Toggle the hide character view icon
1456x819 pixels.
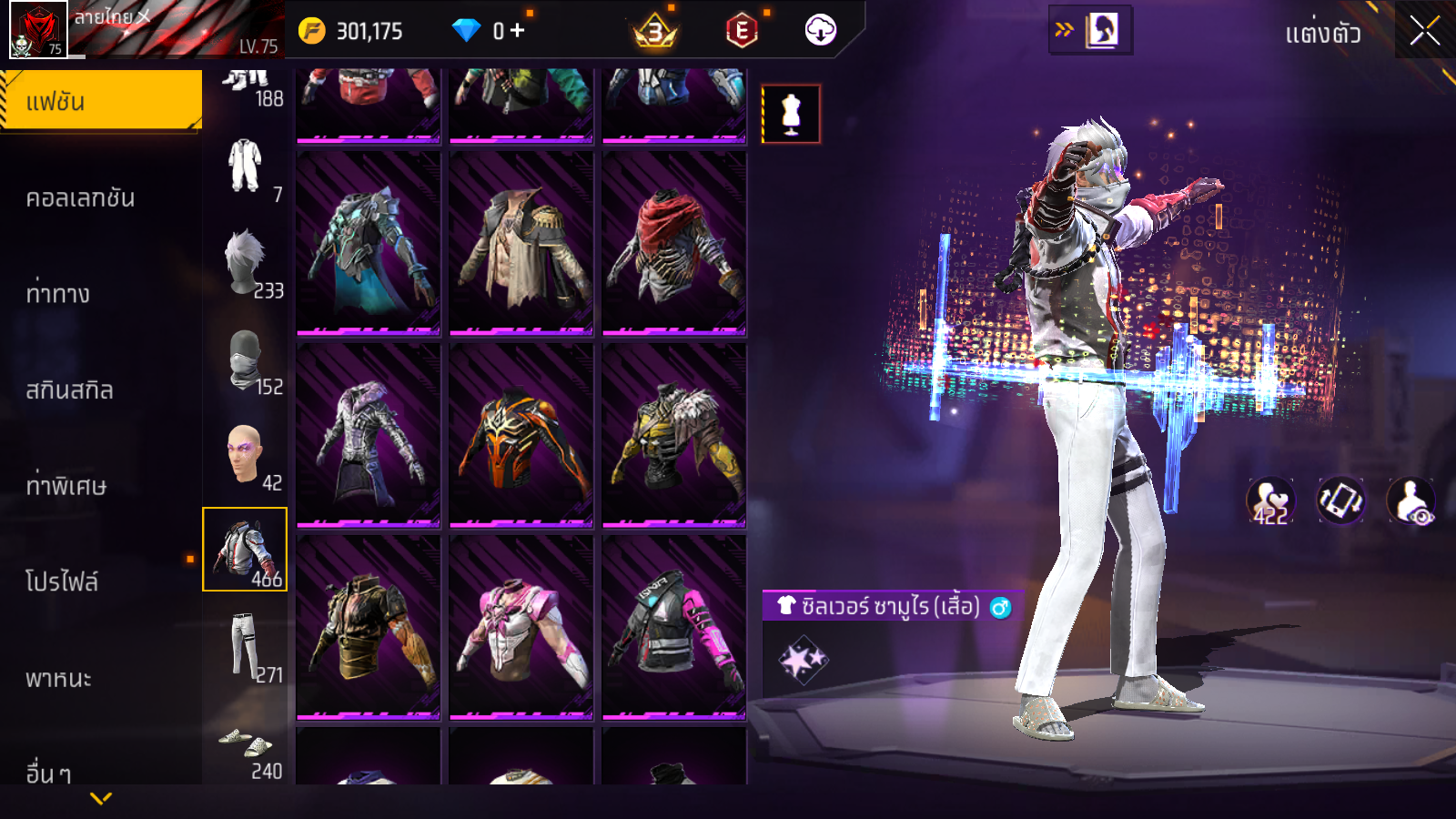(1410, 501)
